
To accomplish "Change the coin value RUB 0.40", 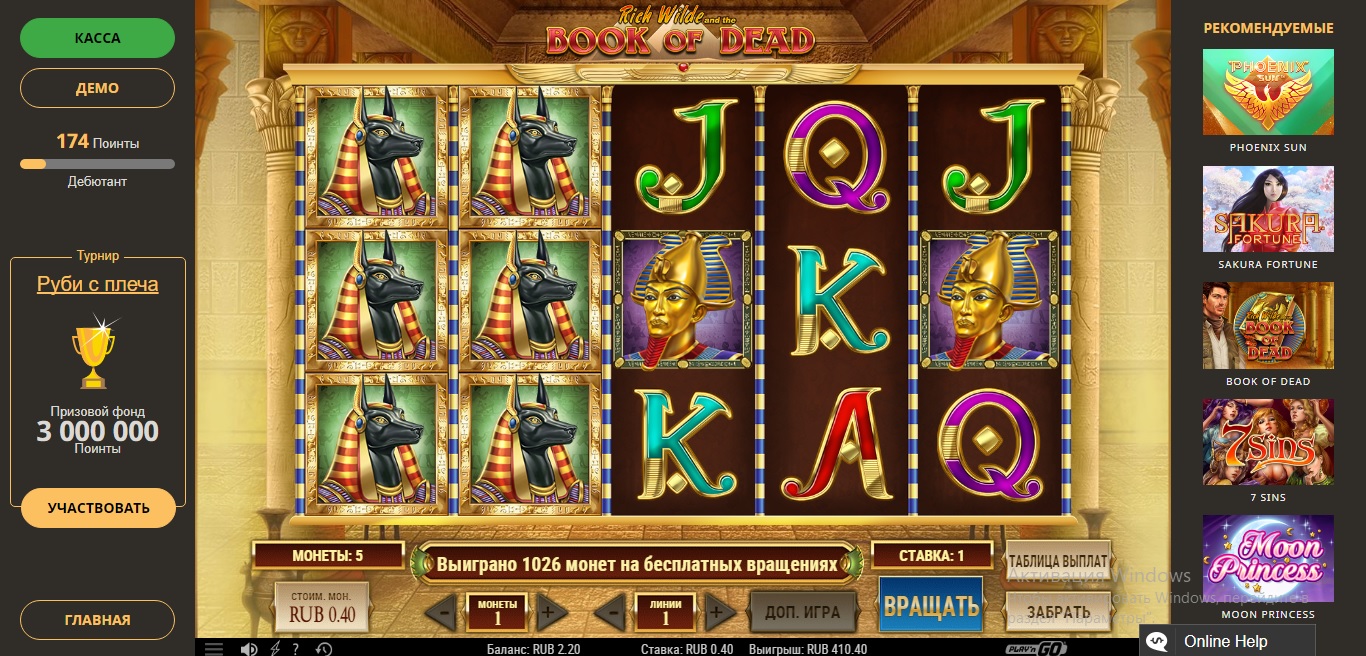I will pos(322,608).
